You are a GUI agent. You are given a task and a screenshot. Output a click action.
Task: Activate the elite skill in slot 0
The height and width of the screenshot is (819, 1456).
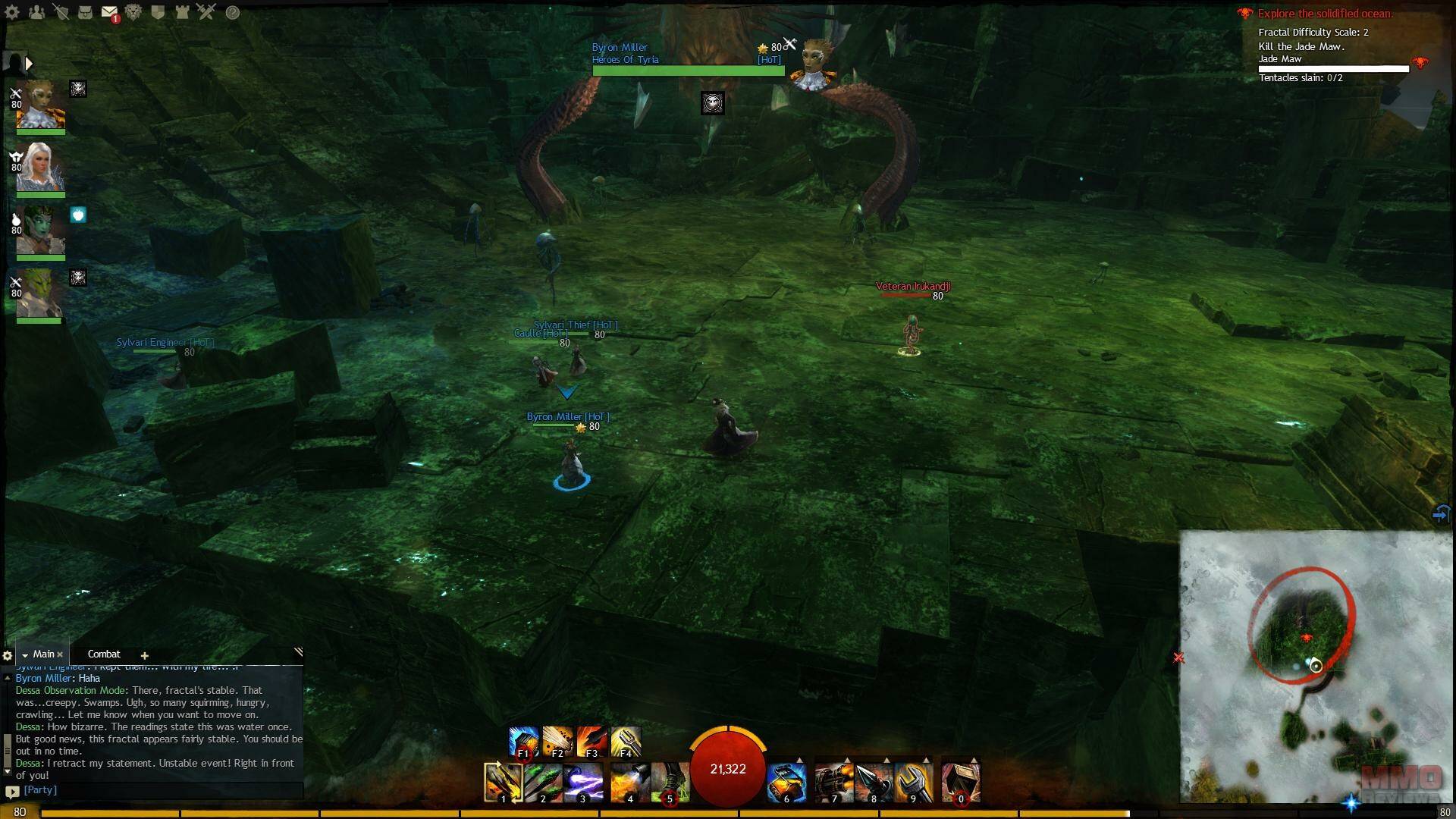pyautogui.click(x=961, y=782)
